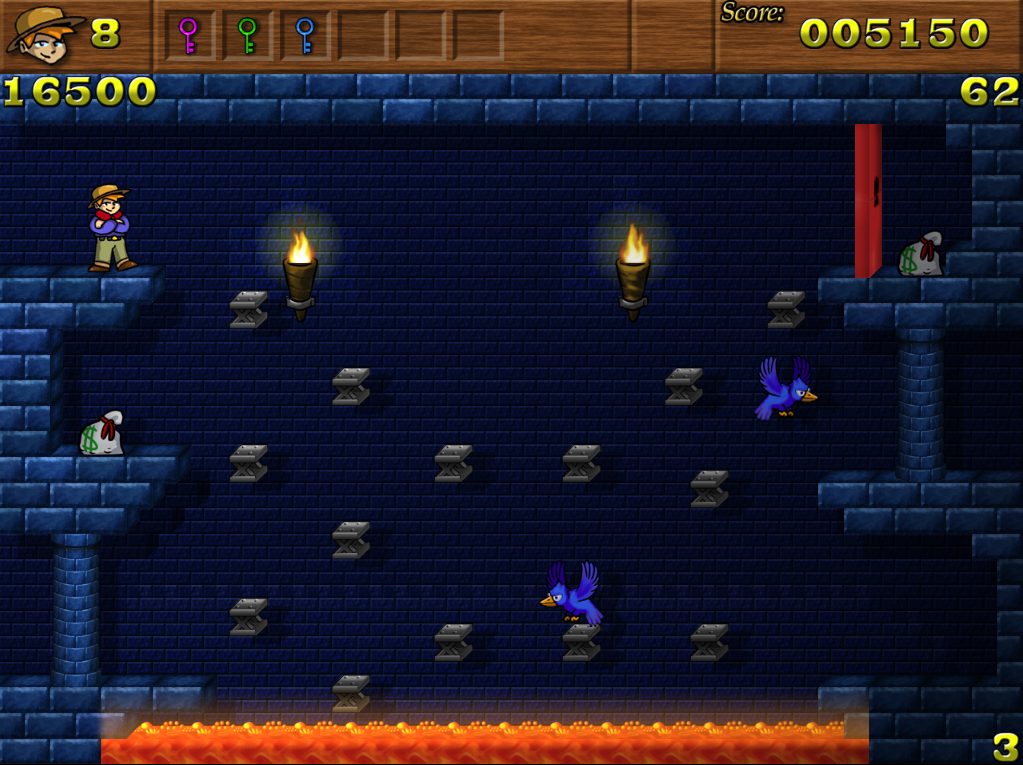Select the green key slot
The height and width of the screenshot is (765, 1023).
247,36
